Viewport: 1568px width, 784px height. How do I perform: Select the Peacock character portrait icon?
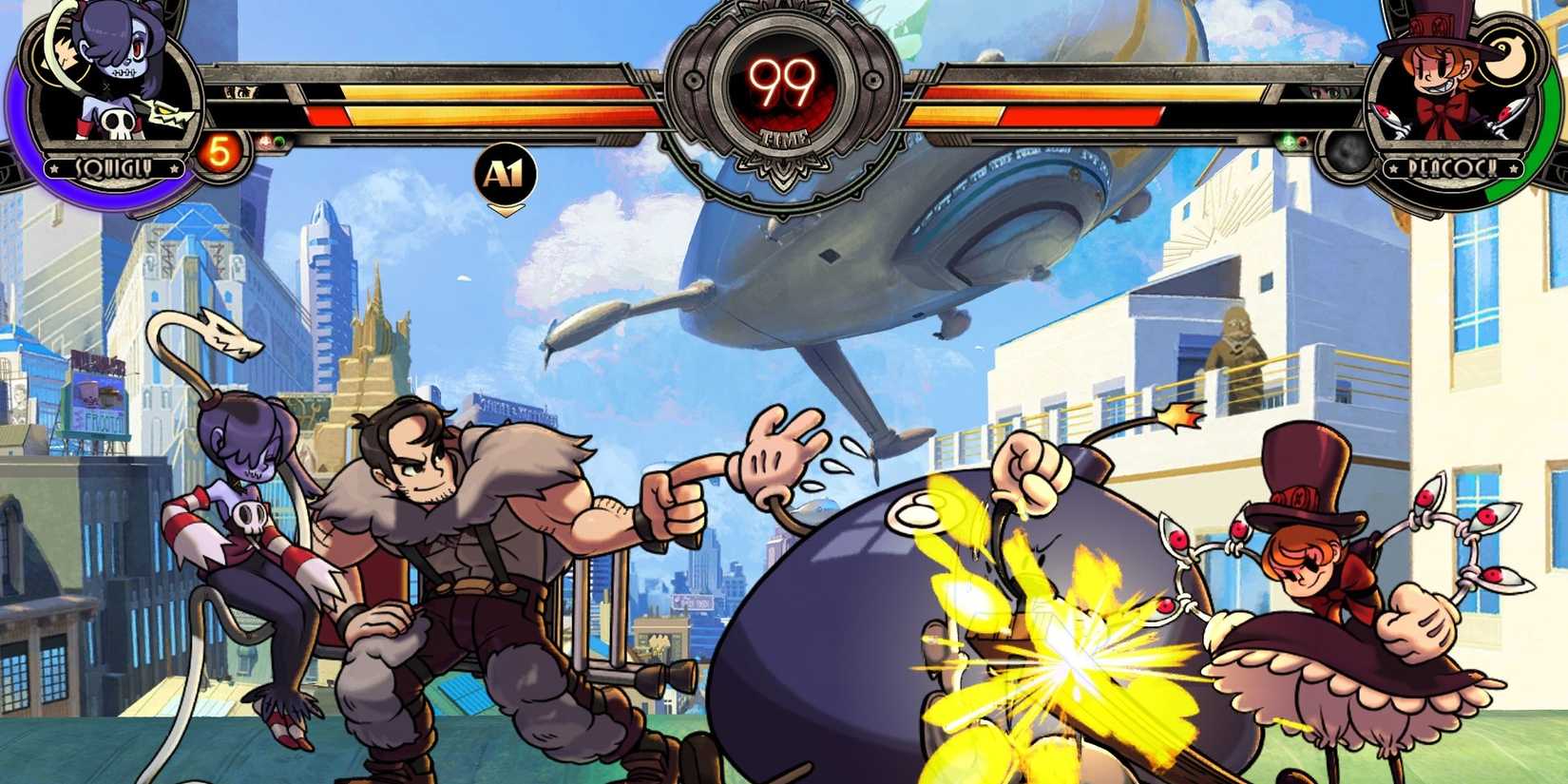pyautogui.click(x=1442, y=78)
